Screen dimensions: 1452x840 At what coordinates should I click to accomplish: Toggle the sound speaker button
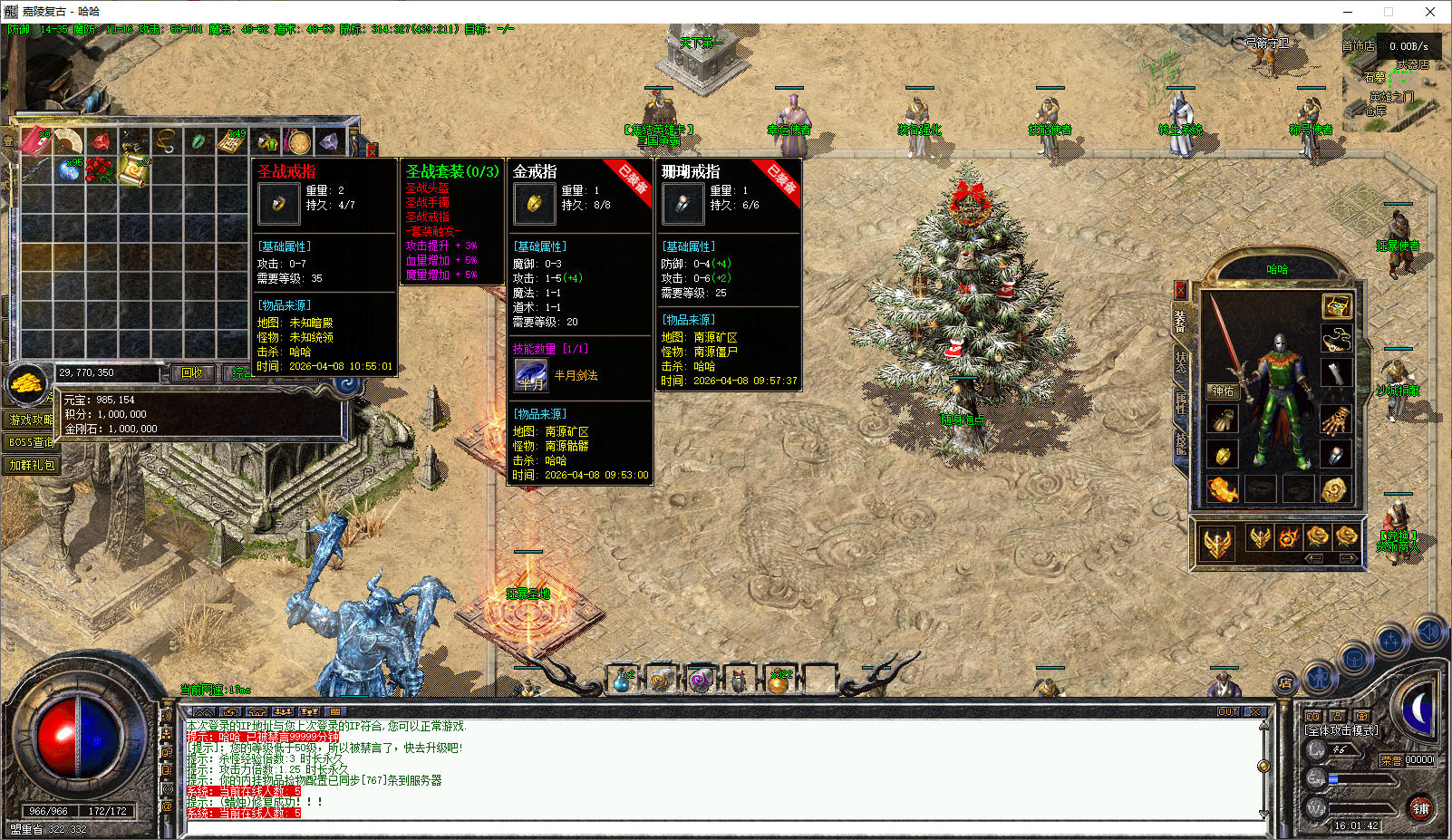[1428, 632]
